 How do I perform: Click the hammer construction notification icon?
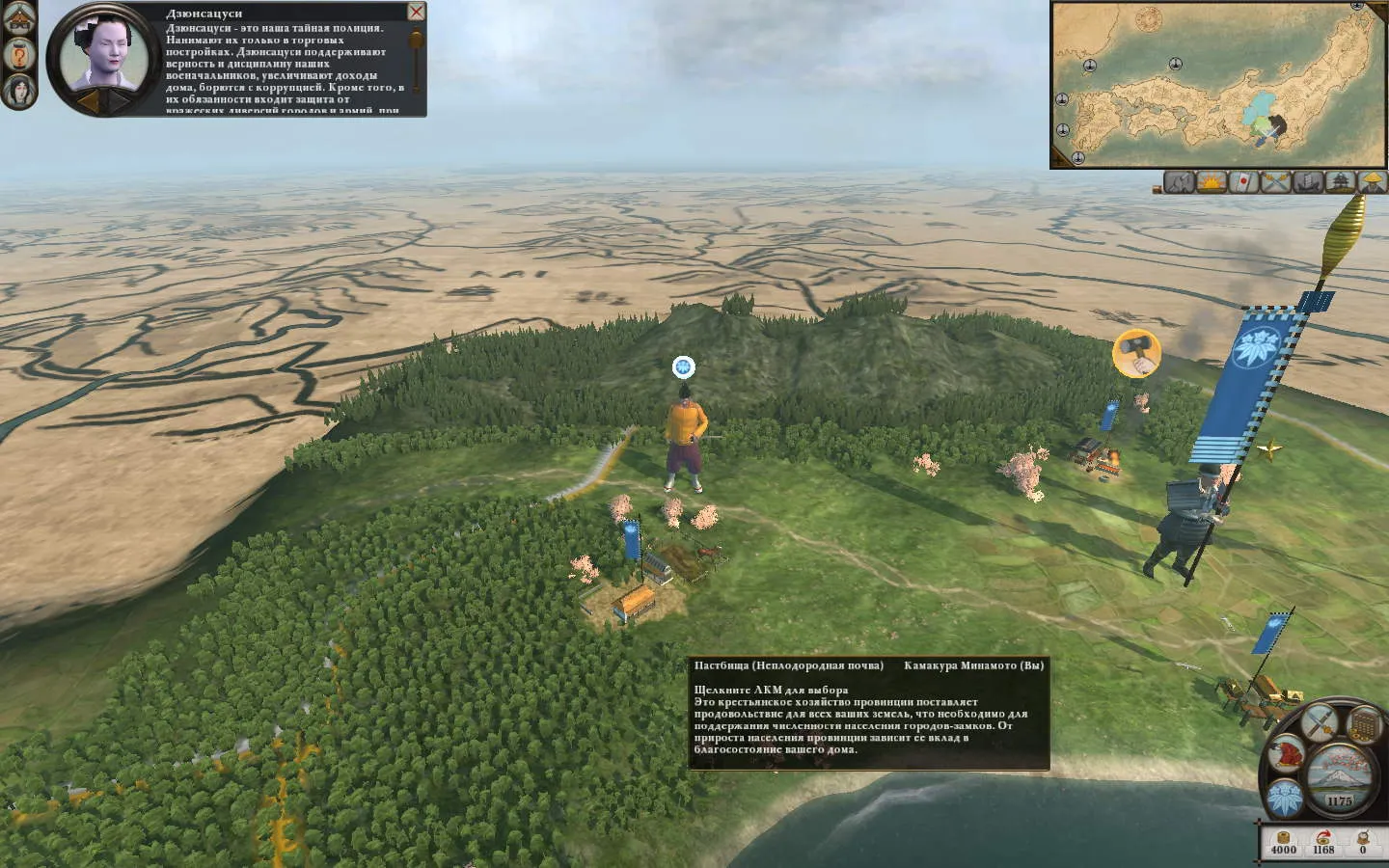click(1136, 353)
